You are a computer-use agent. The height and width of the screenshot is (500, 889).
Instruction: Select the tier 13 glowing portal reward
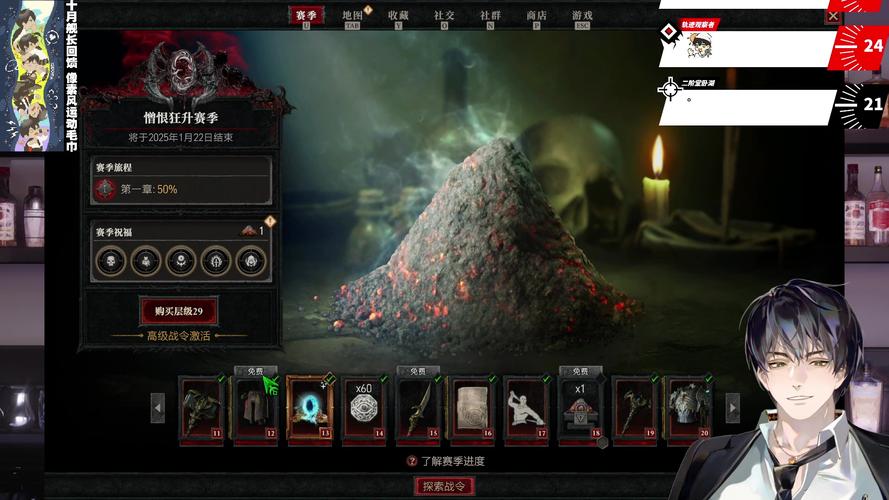(x=309, y=407)
